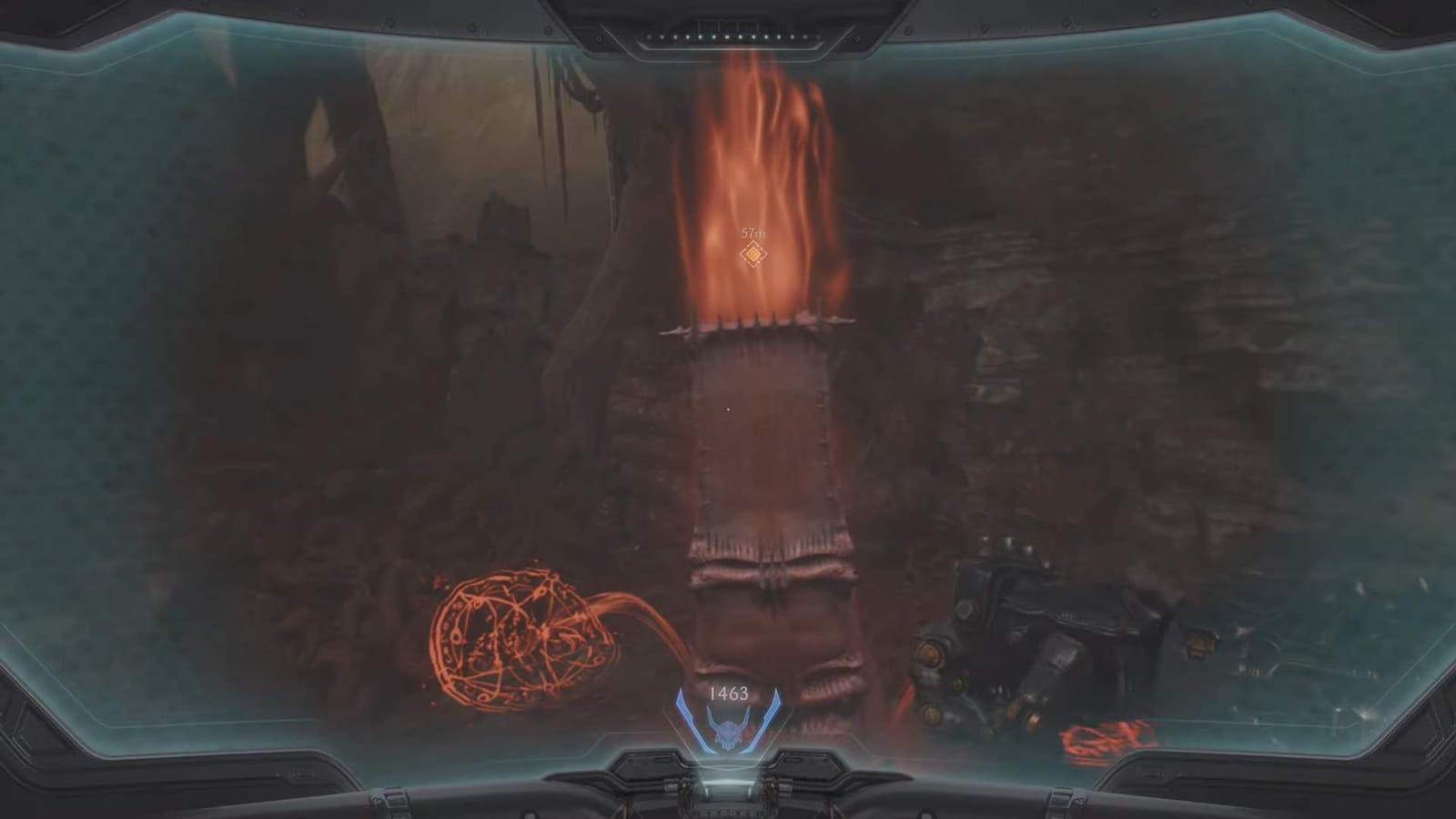
Task: Toggle the brightest center light in the indicator strip
Action: [x=728, y=37]
